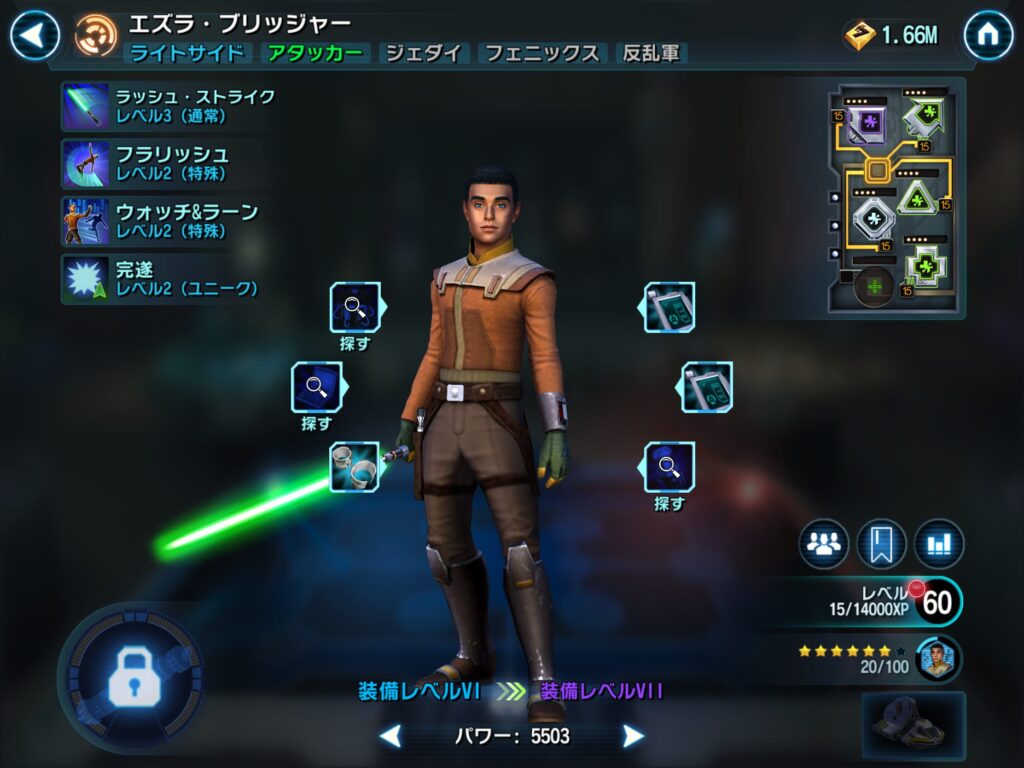Switch to the previous character
This screenshot has width=1024, height=768.
tap(390, 737)
